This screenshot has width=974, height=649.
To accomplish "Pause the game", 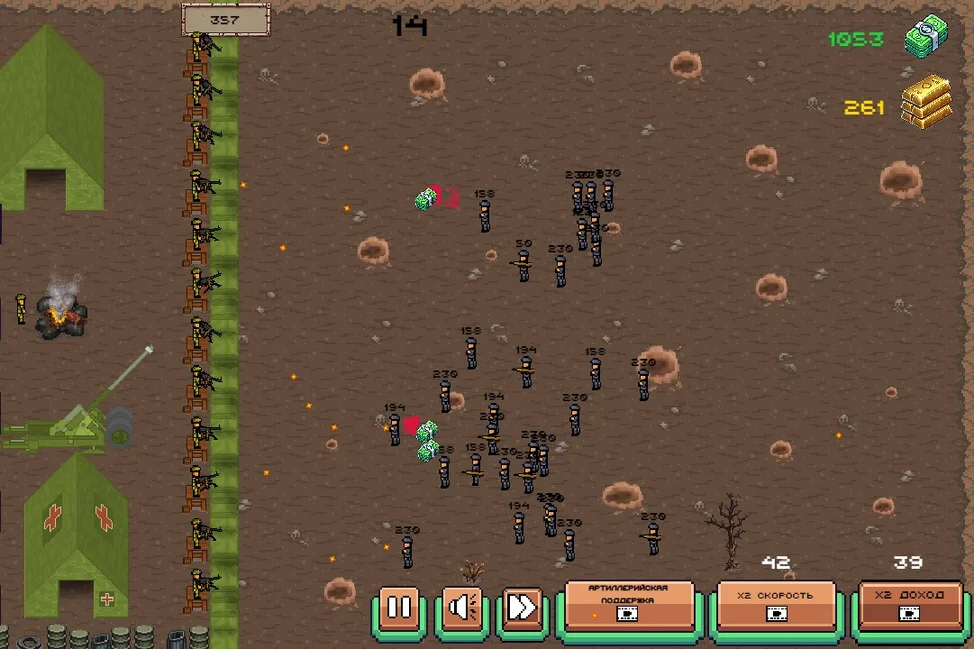I will point(399,607).
